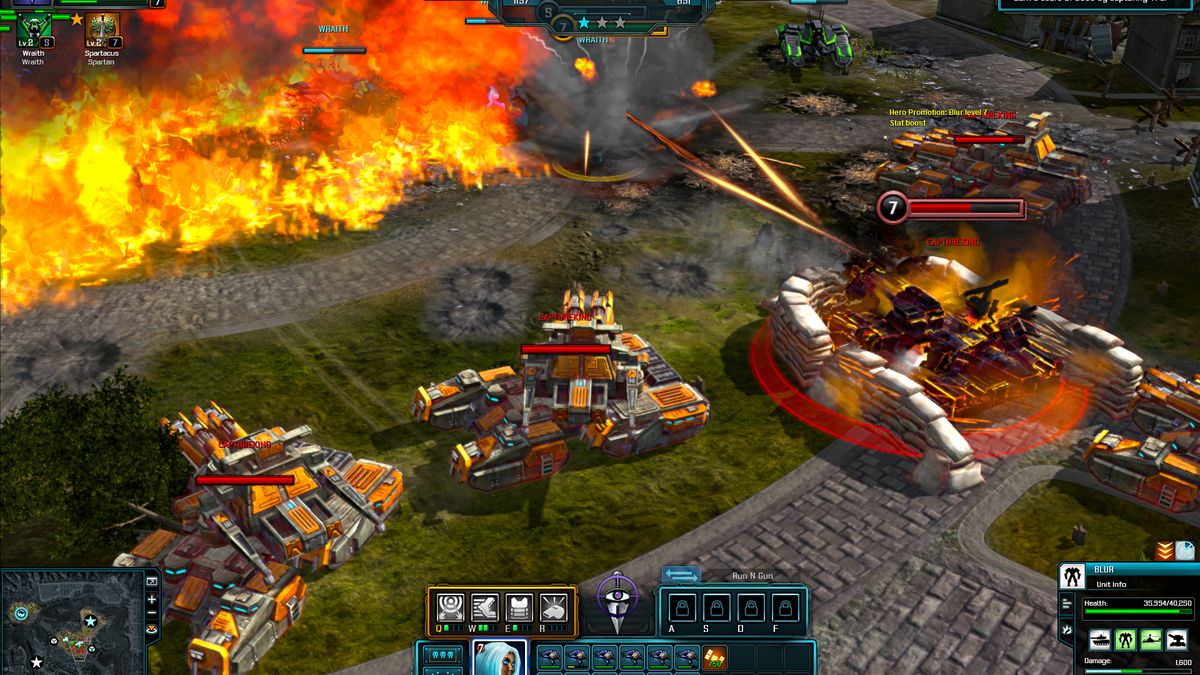This screenshot has width=1200, height=675.
Task: Toggle the Run N Gun swap arrows
Action: pos(681,575)
